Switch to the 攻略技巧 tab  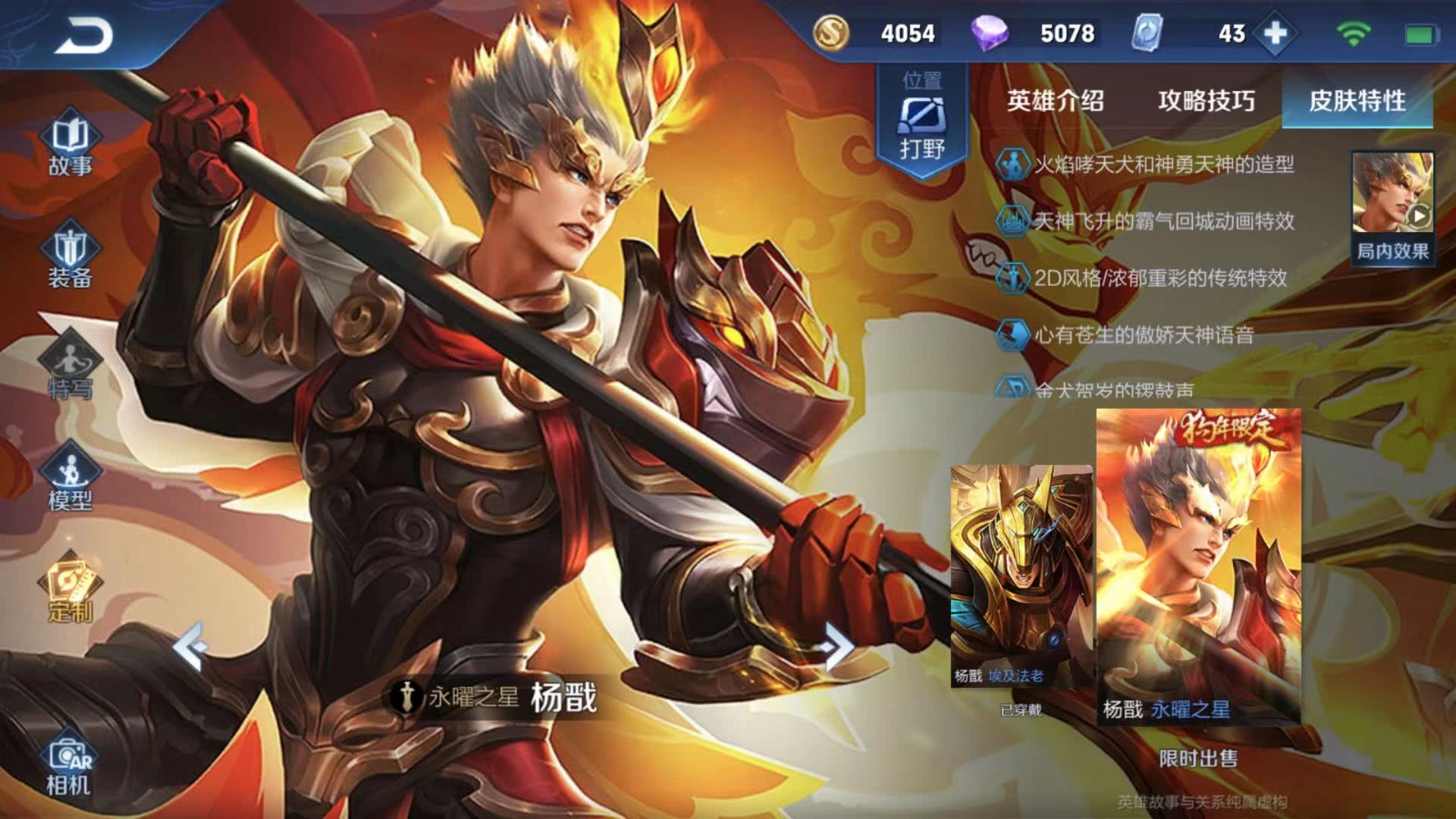1206,100
